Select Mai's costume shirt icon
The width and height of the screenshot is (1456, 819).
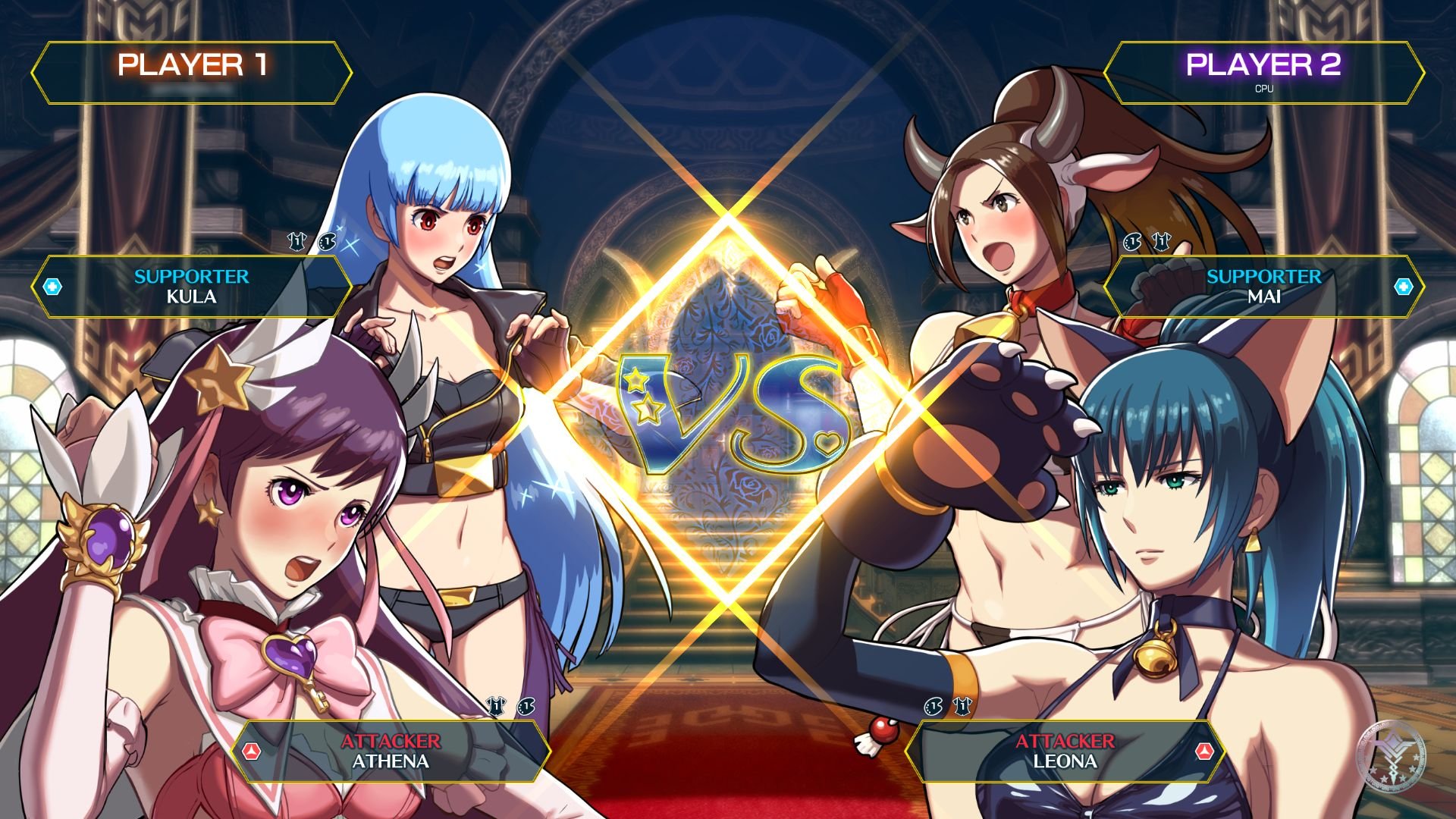(x=1163, y=240)
